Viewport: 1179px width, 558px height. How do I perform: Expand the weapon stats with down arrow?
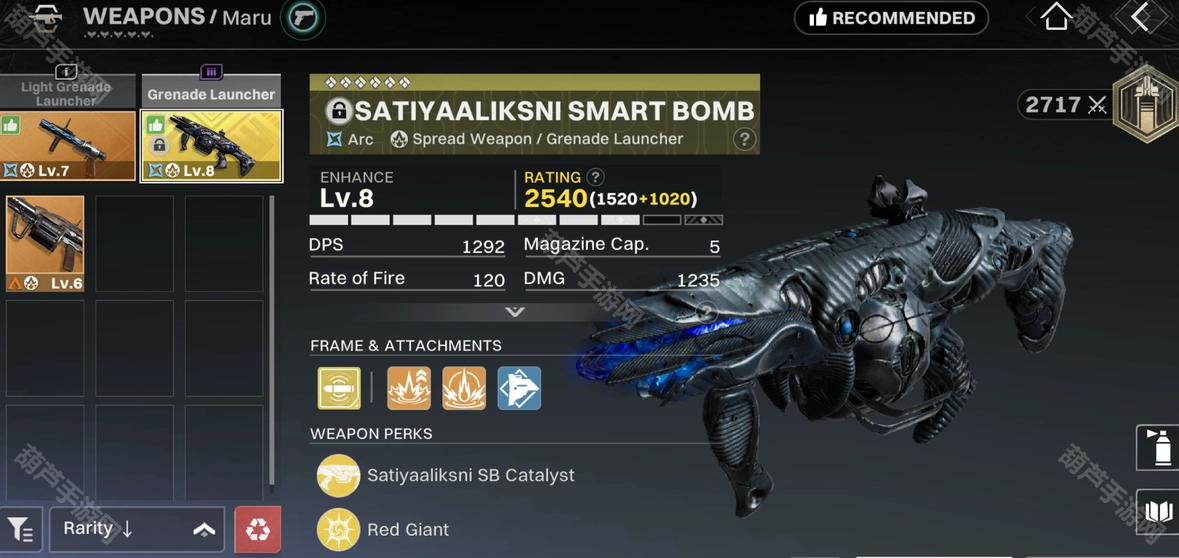click(x=515, y=312)
